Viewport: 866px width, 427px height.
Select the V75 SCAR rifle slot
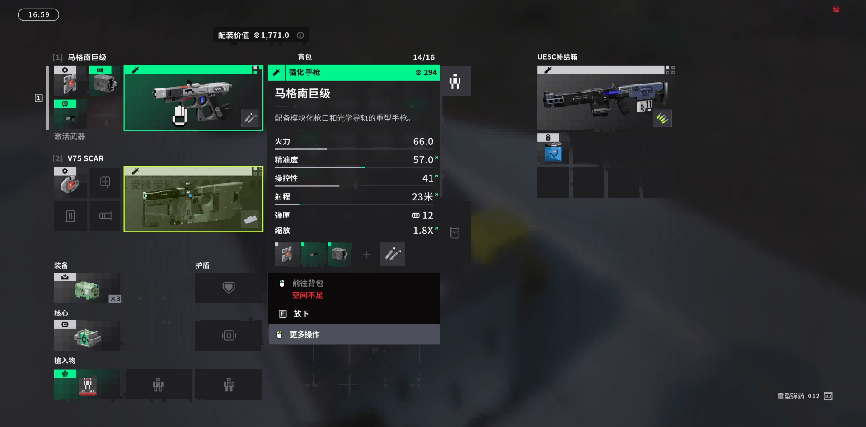[x=193, y=198]
